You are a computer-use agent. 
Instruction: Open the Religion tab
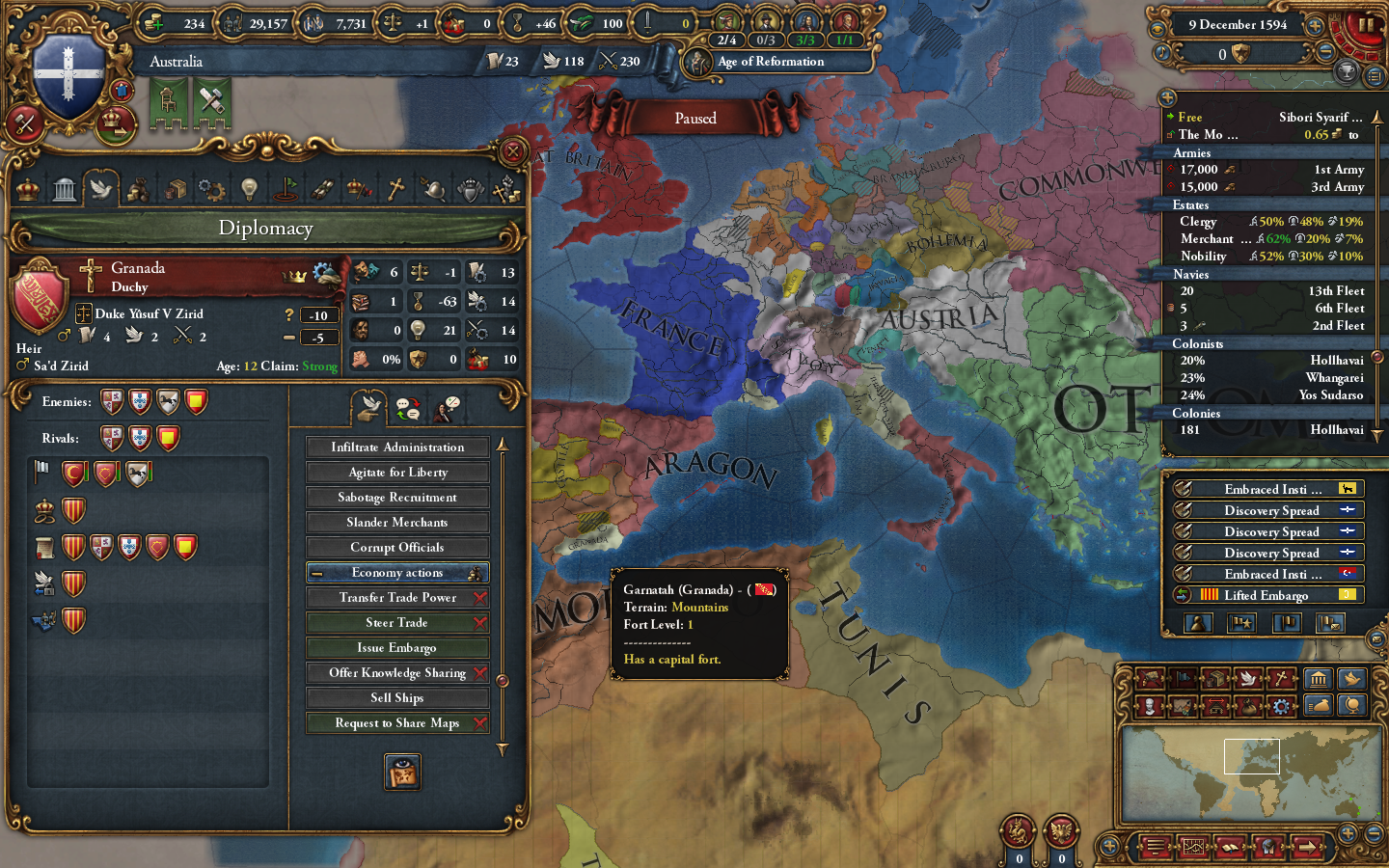click(x=396, y=188)
